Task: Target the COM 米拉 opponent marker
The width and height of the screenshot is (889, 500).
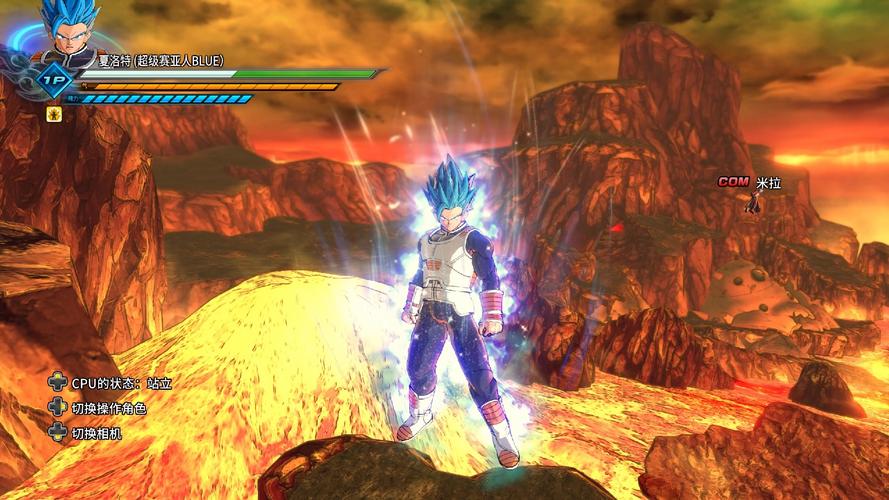Action: [x=749, y=183]
